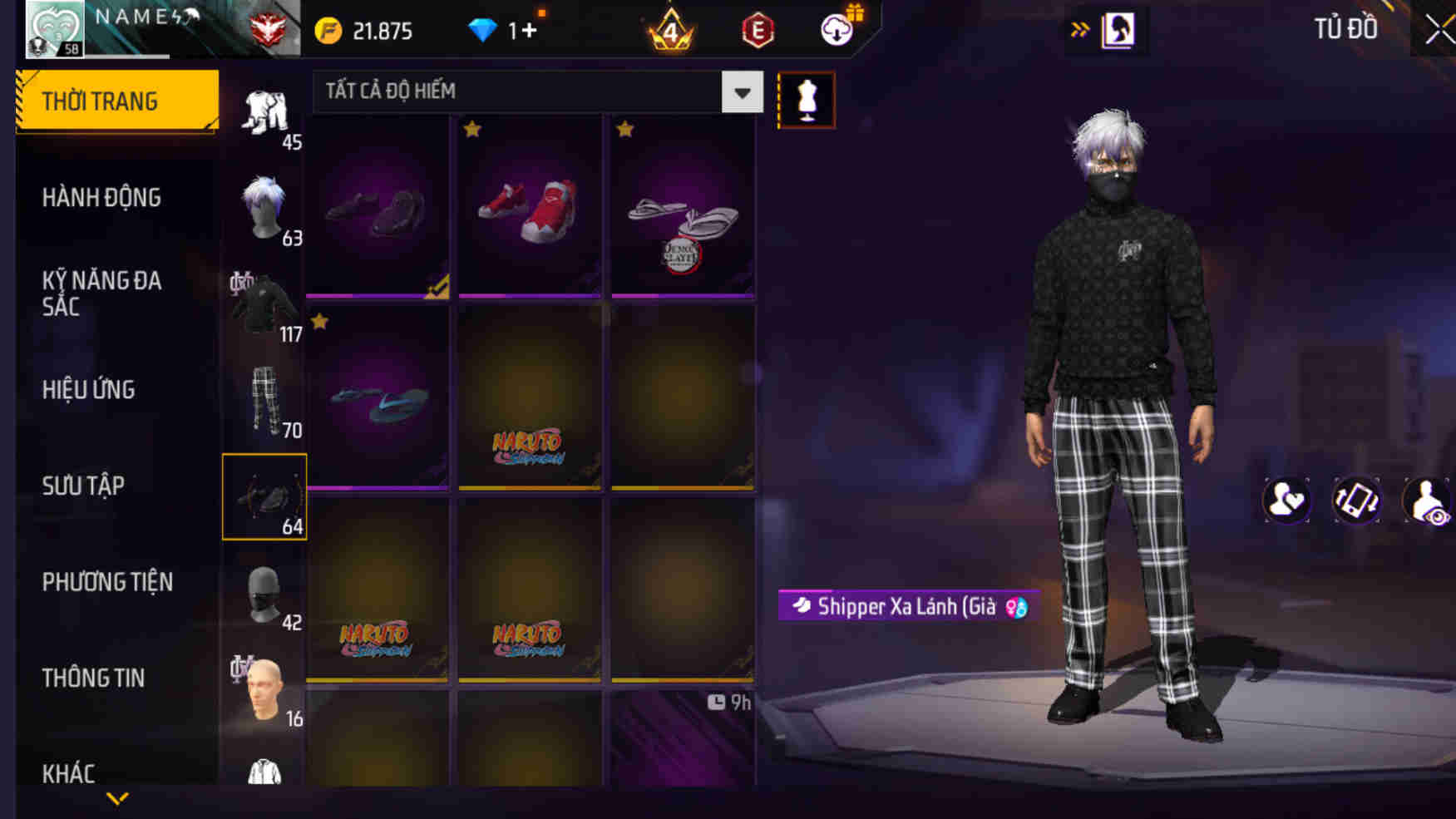This screenshot has height=819, width=1456.
Task: Open the rotate character icon beside model
Action: [1357, 500]
